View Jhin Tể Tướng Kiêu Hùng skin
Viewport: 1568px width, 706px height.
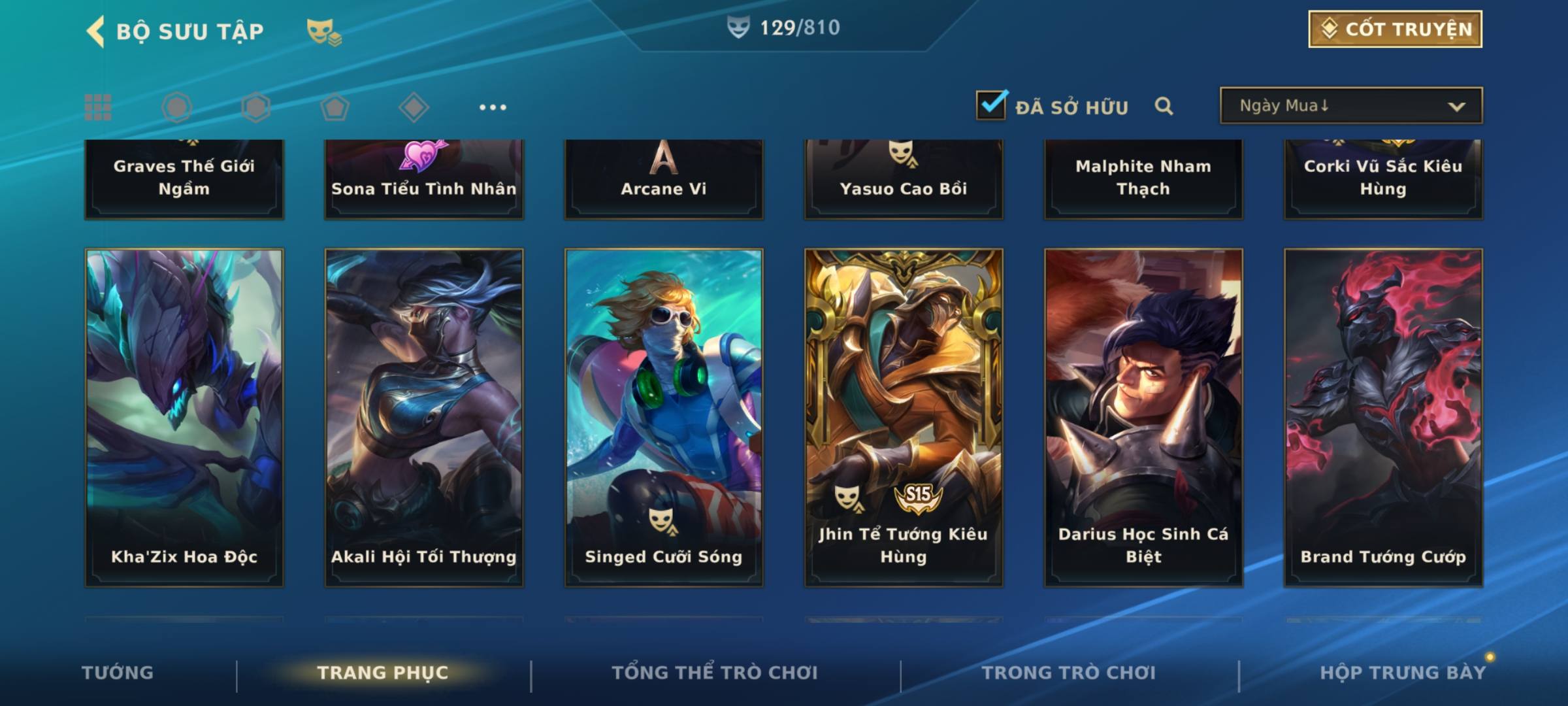pyautogui.click(x=904, y=417)
